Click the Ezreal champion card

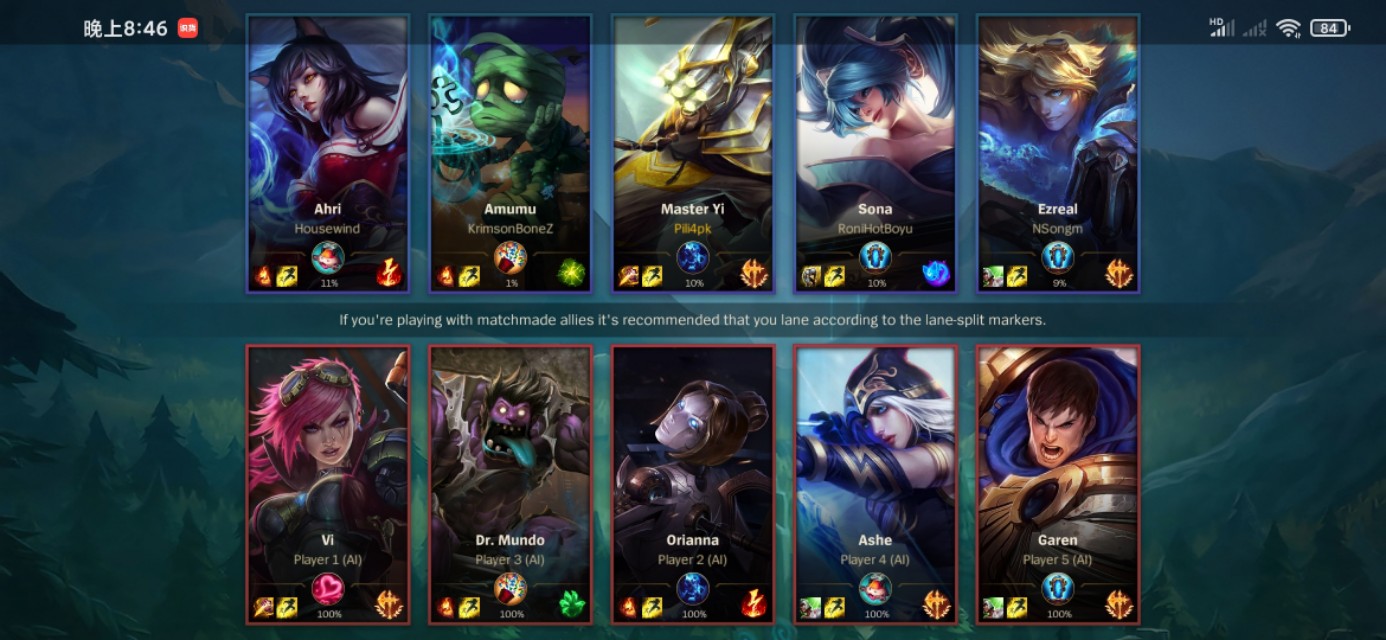1058,153
